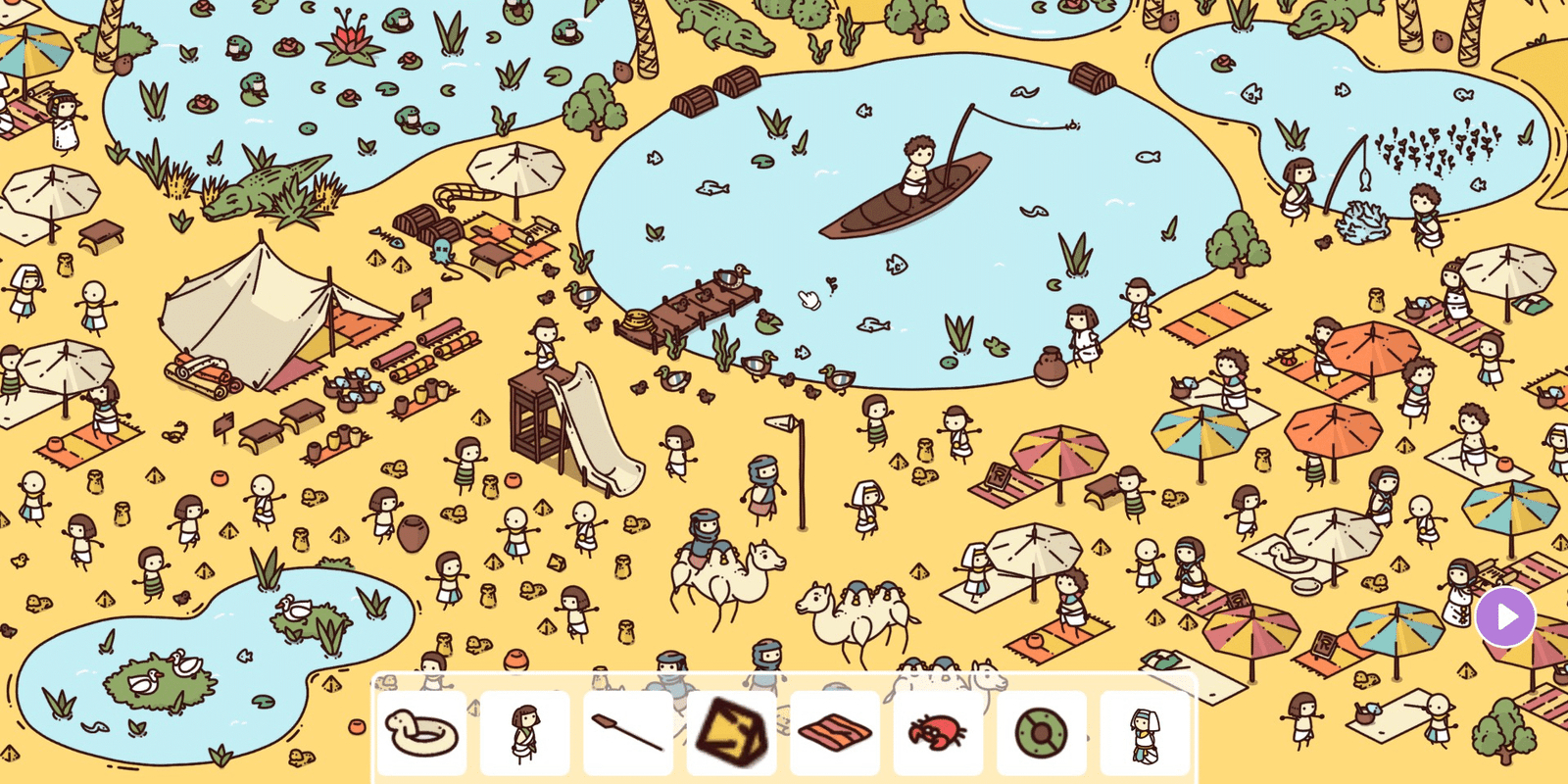Select the veiled woman icon in the find list

point(1145,733)
